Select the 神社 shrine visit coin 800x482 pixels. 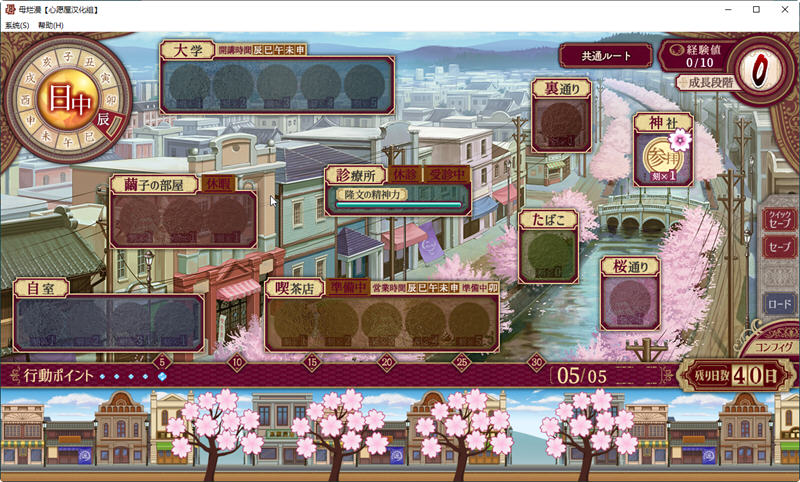coord(661,160)
